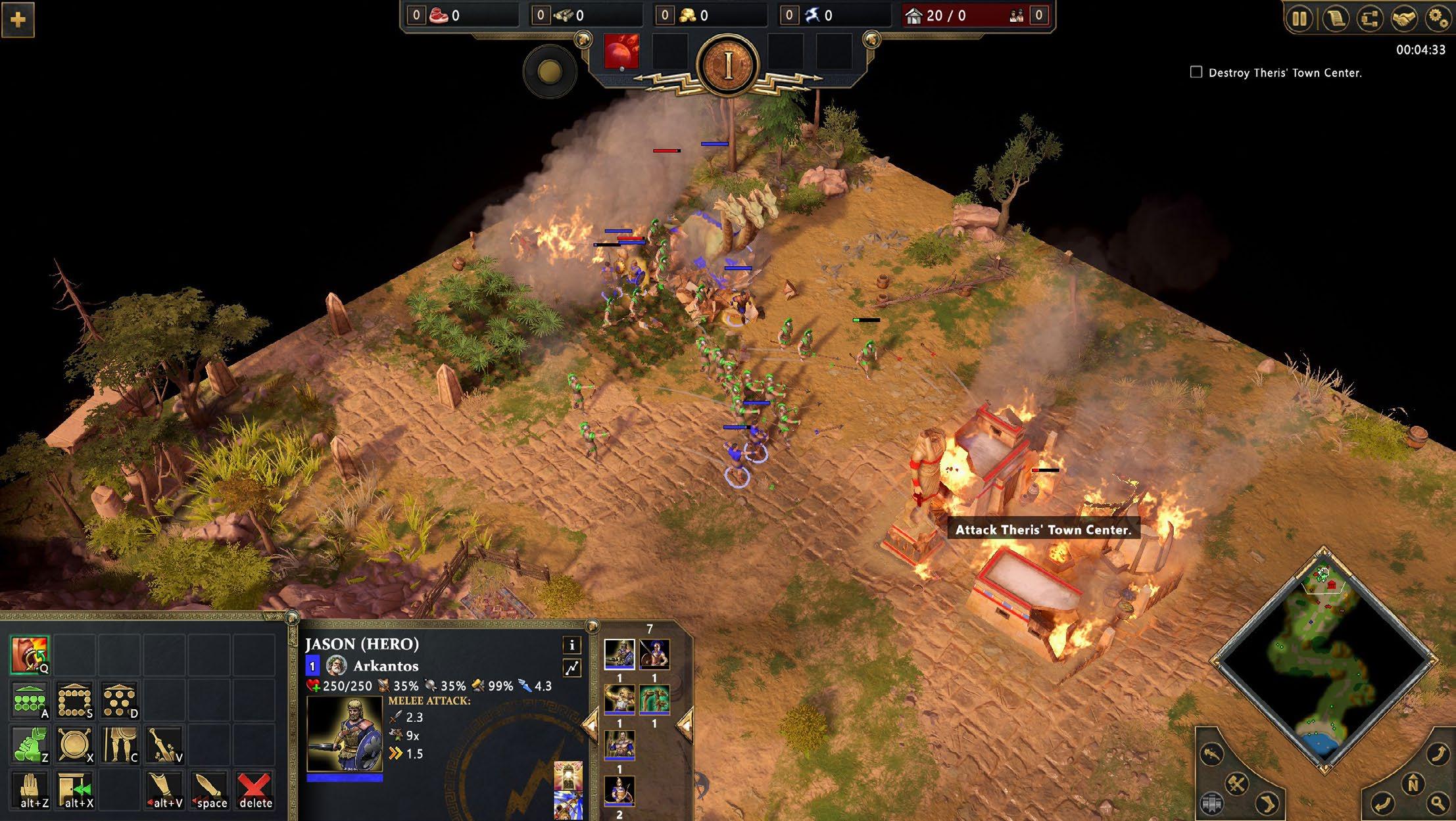Select the line formation
This screenshot has width=1456, height=821.
point(29,700)
